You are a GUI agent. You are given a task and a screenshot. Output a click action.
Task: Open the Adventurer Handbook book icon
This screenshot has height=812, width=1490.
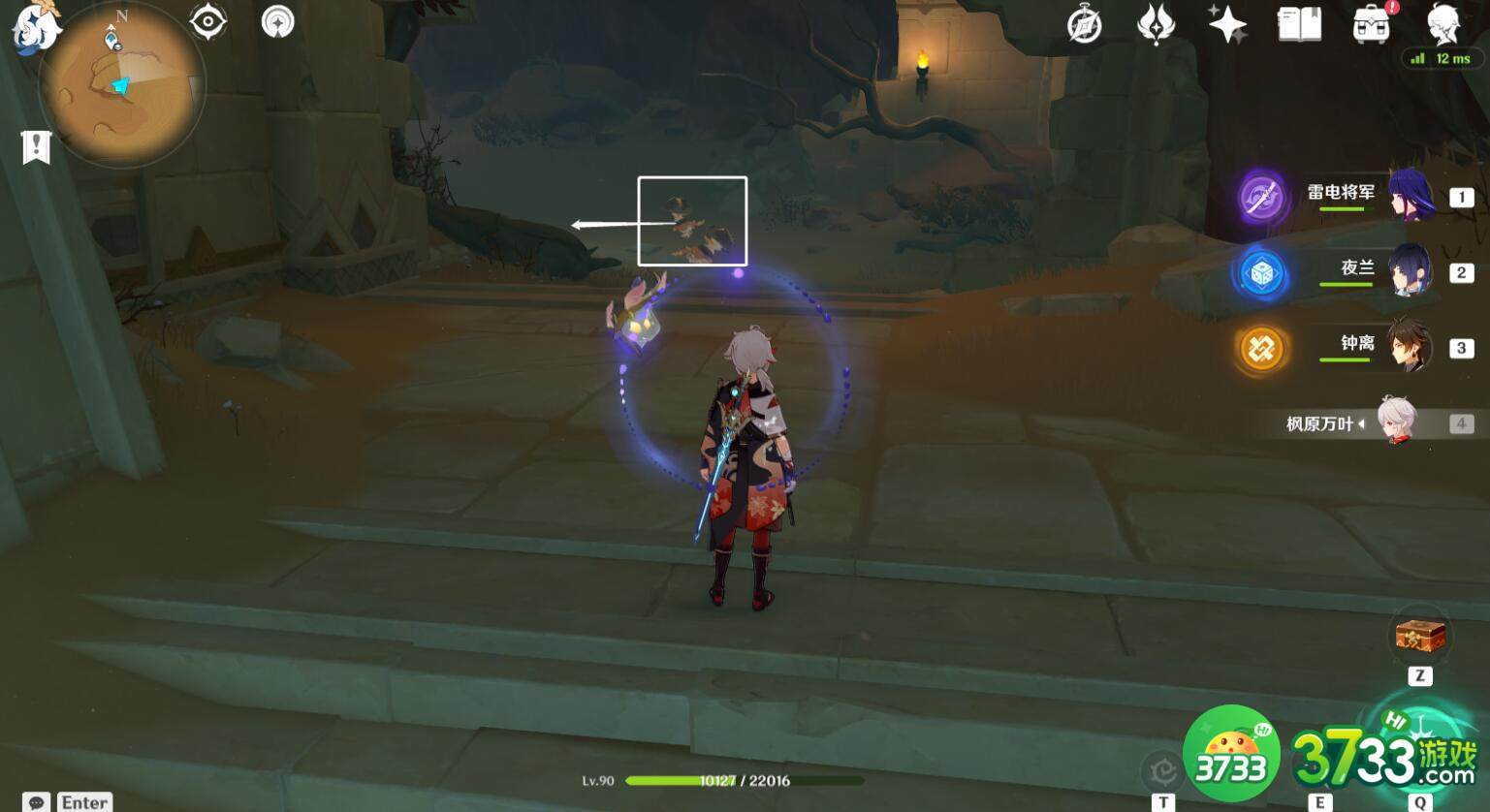[x=1299, y=23]
